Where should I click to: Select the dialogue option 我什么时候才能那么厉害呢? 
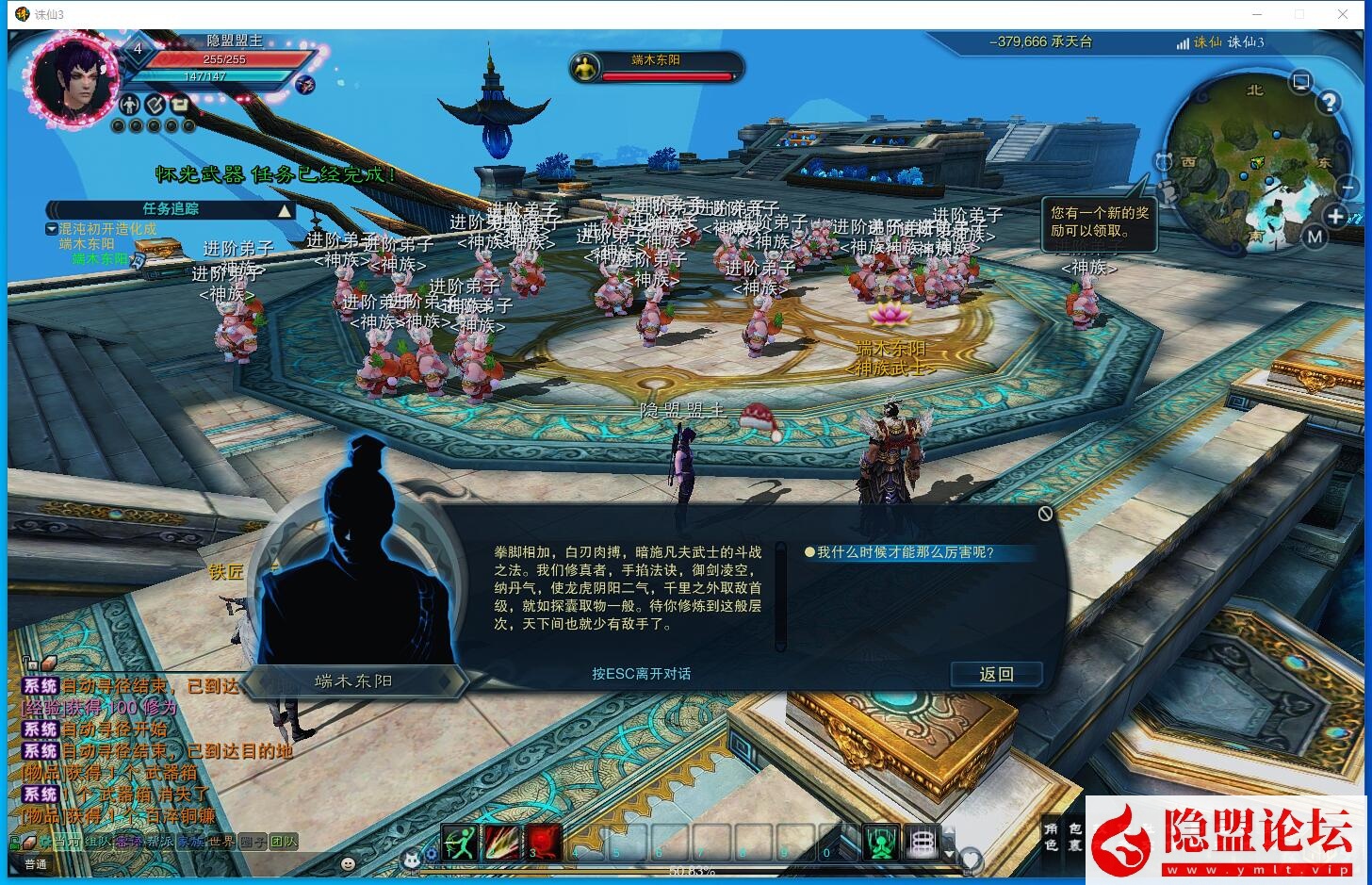[x=909, y=553]
